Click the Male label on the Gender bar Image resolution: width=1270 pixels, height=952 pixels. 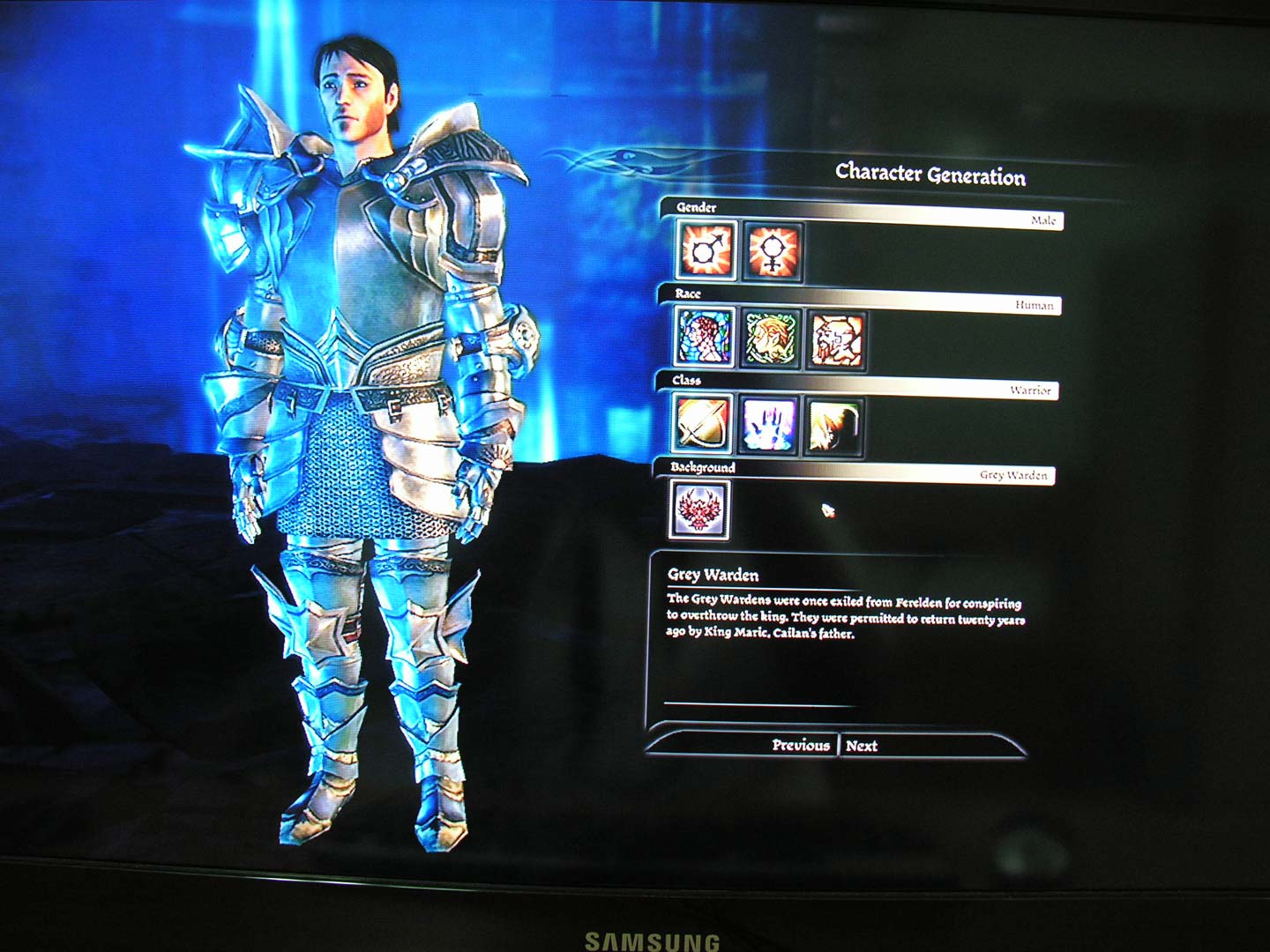coord(1042,221)
